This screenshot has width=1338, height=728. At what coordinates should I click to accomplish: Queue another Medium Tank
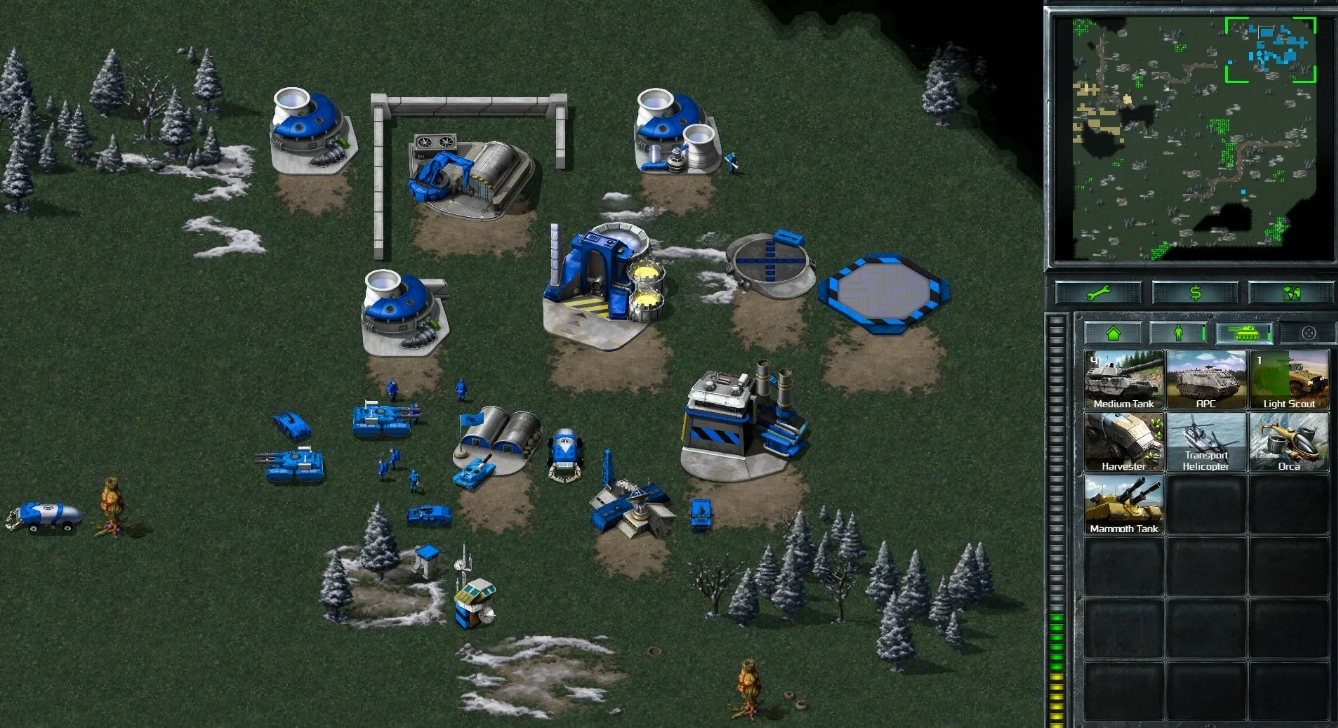click(x=1123, y=378)
